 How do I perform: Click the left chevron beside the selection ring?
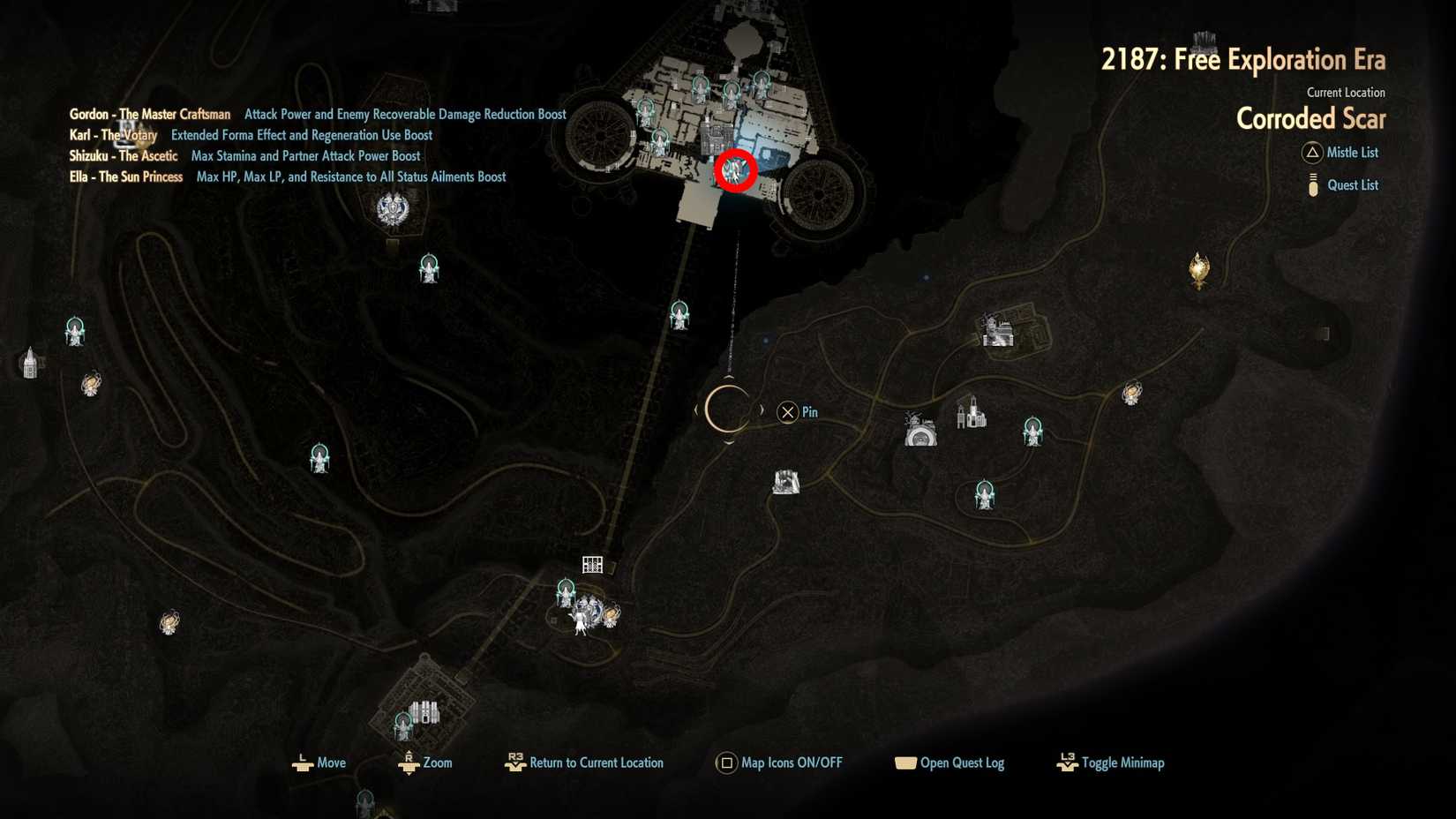tap(697, 409)
